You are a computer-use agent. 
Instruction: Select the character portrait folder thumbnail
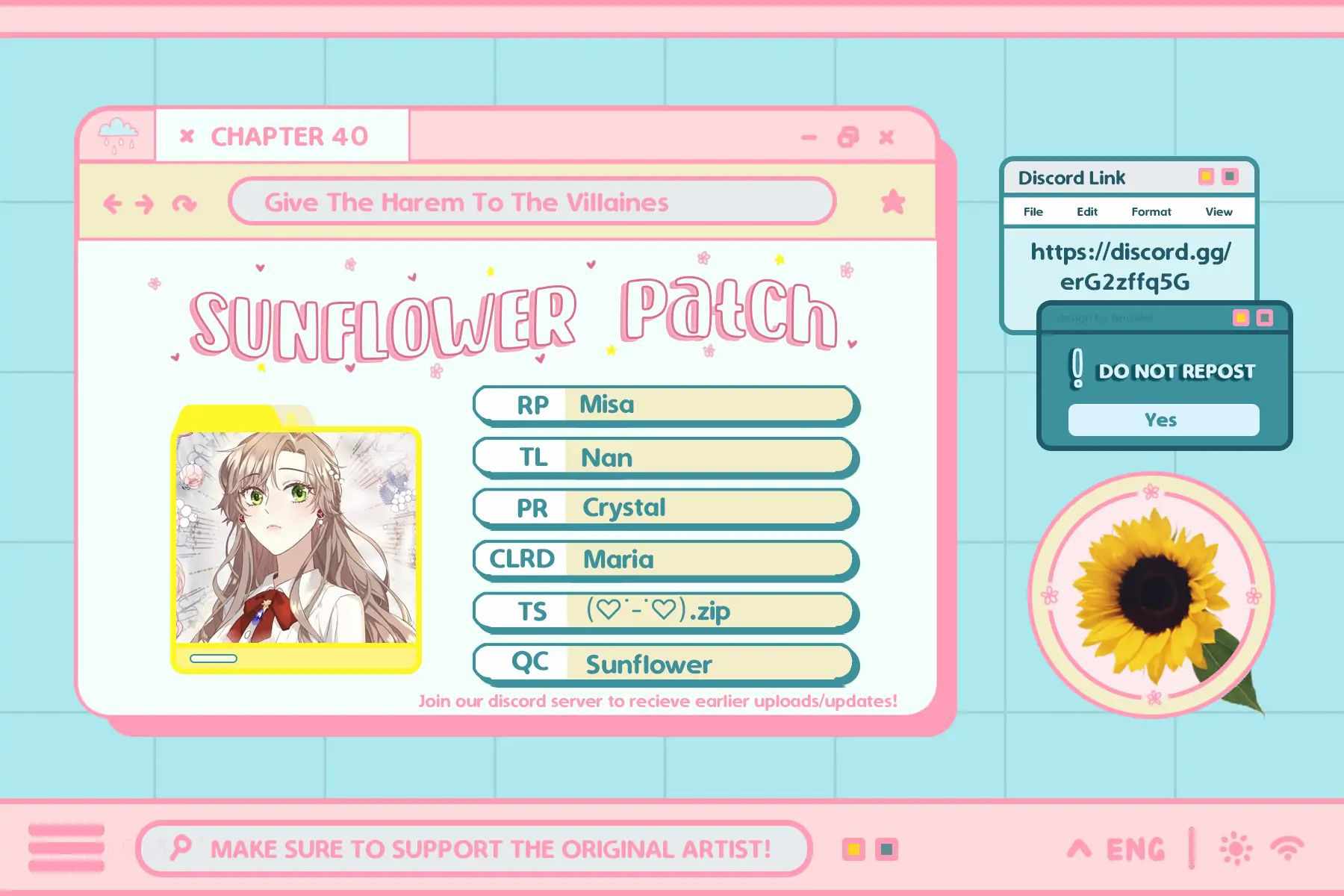coord(296,539)
